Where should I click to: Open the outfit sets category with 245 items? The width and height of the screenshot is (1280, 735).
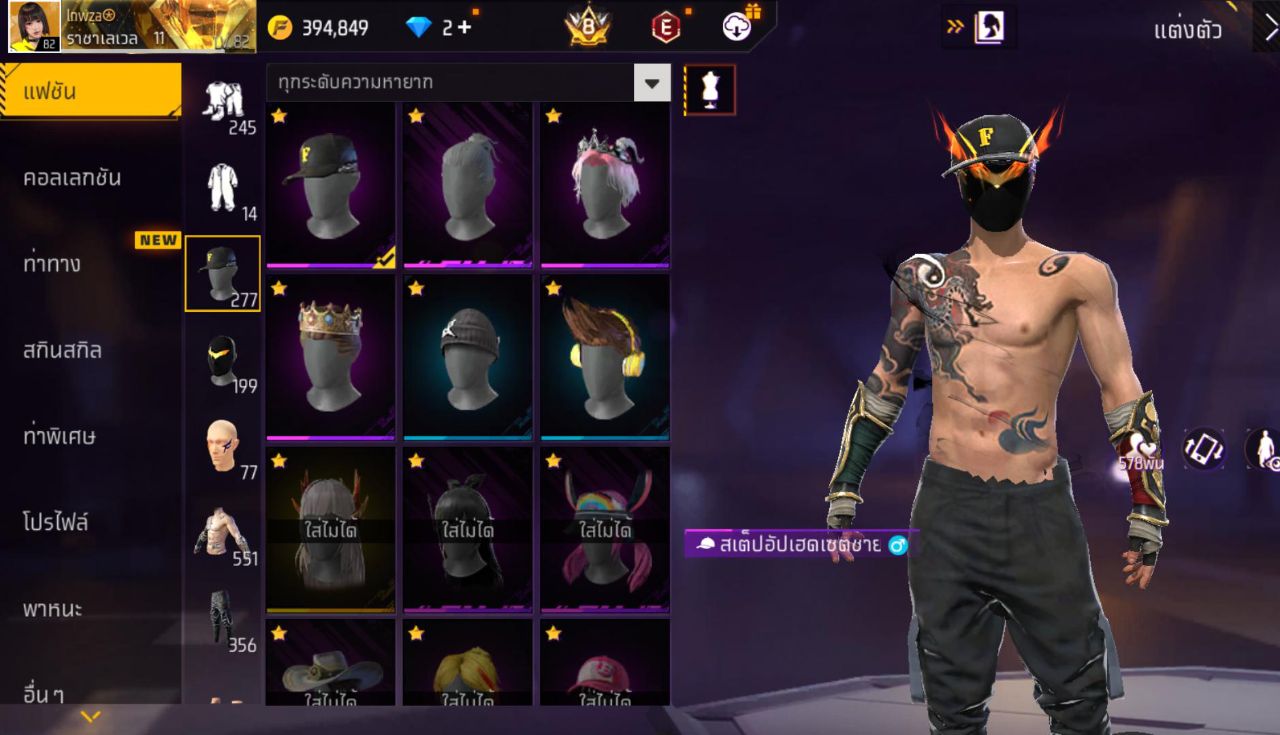click(x=223, y=104)
